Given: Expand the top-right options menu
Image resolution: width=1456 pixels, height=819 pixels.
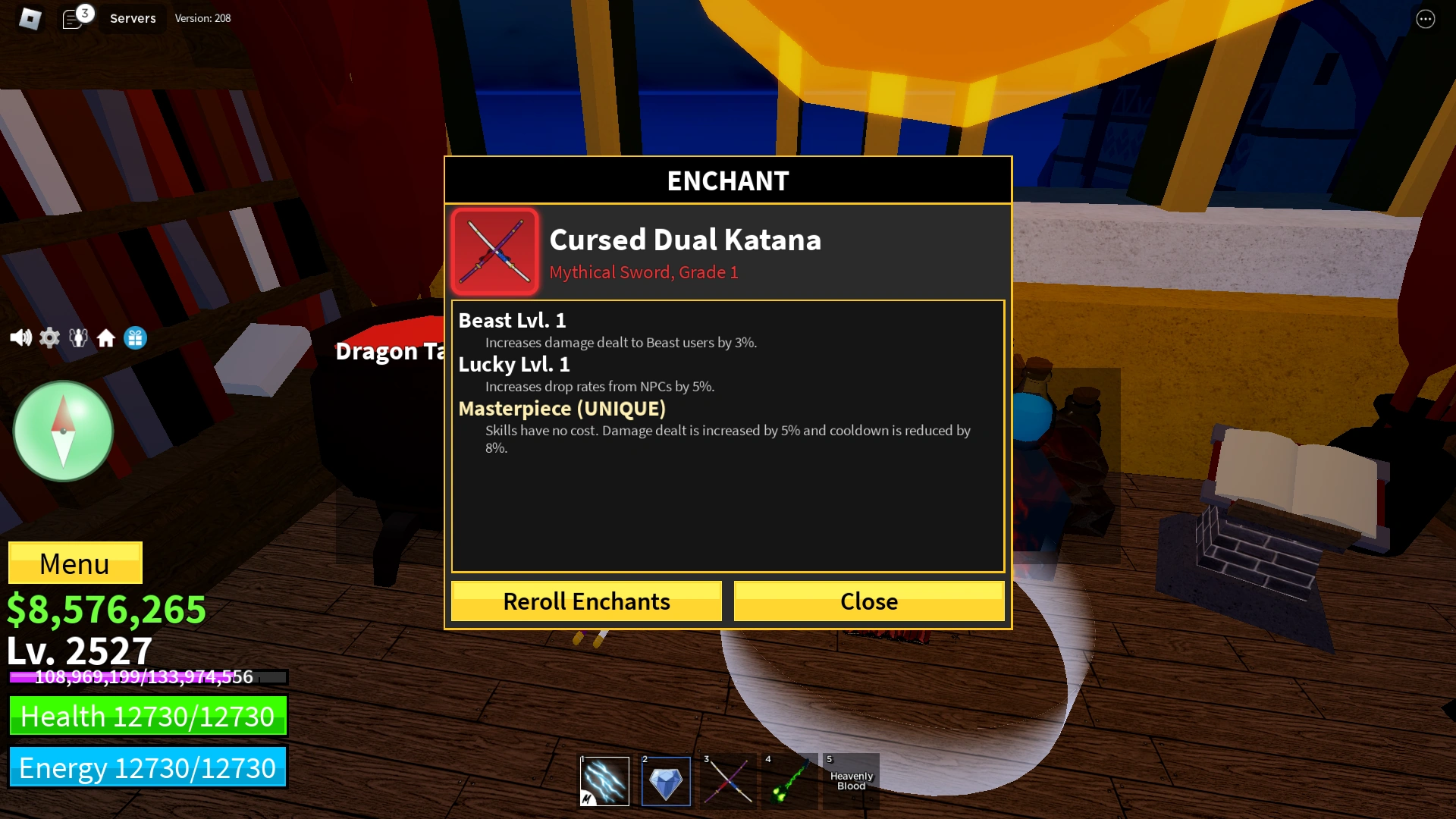Looking at the screenshot, I should click(x=1425, y=18).
